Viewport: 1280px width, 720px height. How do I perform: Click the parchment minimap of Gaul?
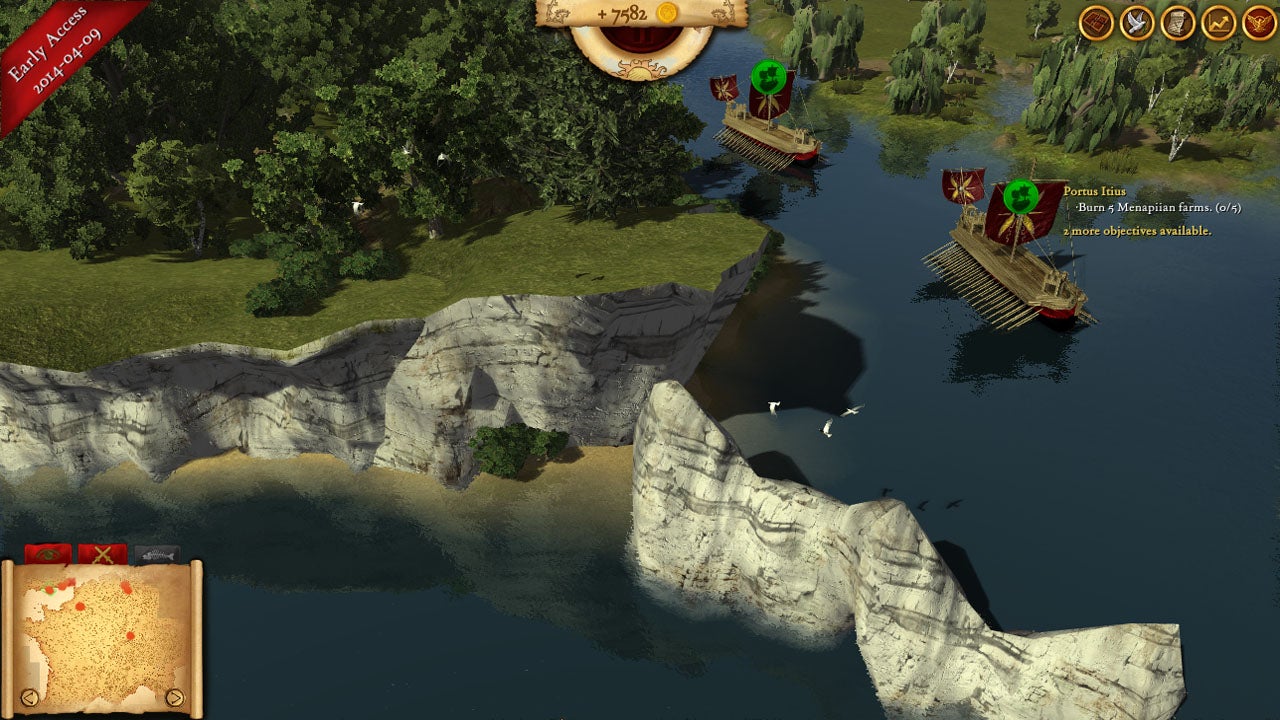click(x=102, y=632)
